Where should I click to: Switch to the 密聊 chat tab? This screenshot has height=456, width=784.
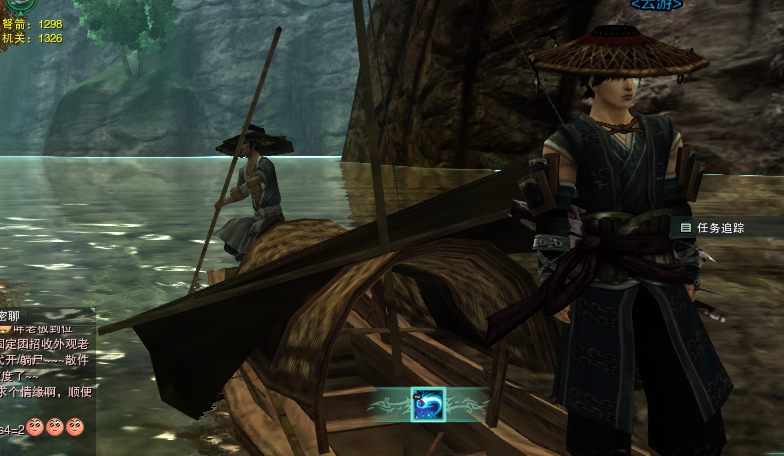tap(12, 314)
